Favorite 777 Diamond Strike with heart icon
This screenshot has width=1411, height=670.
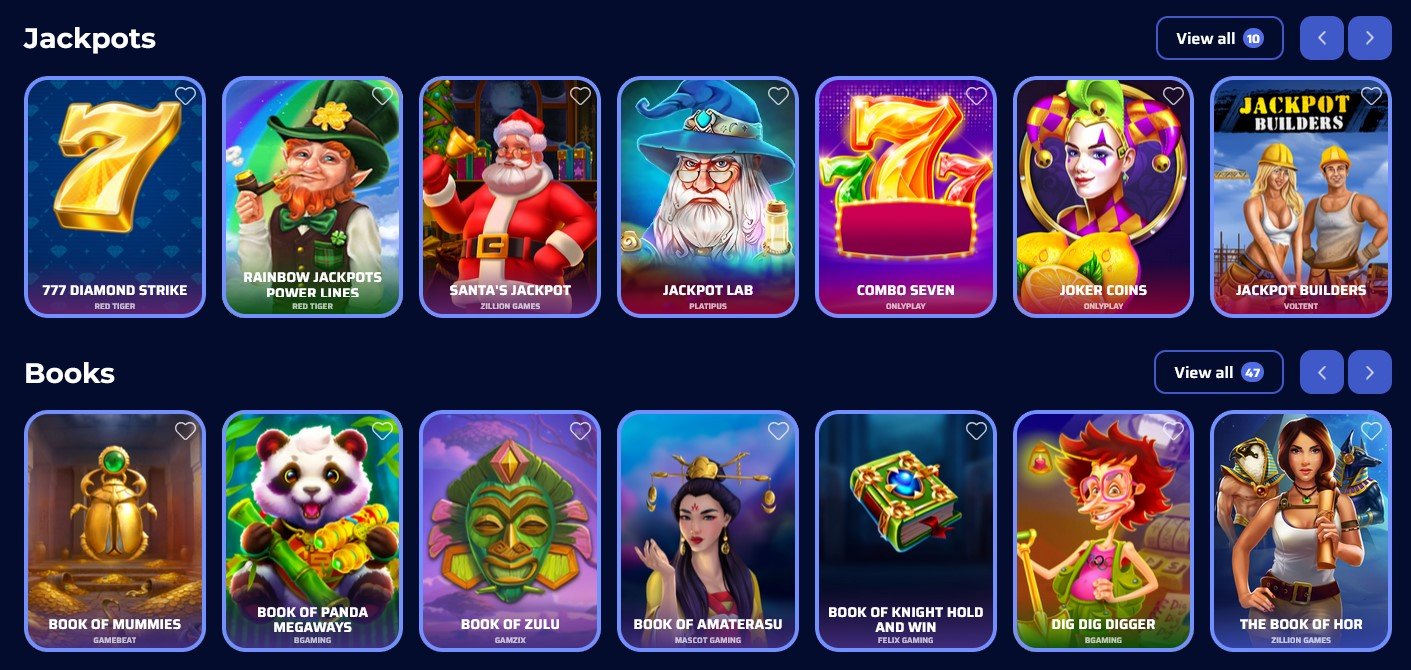pos(185,96)
